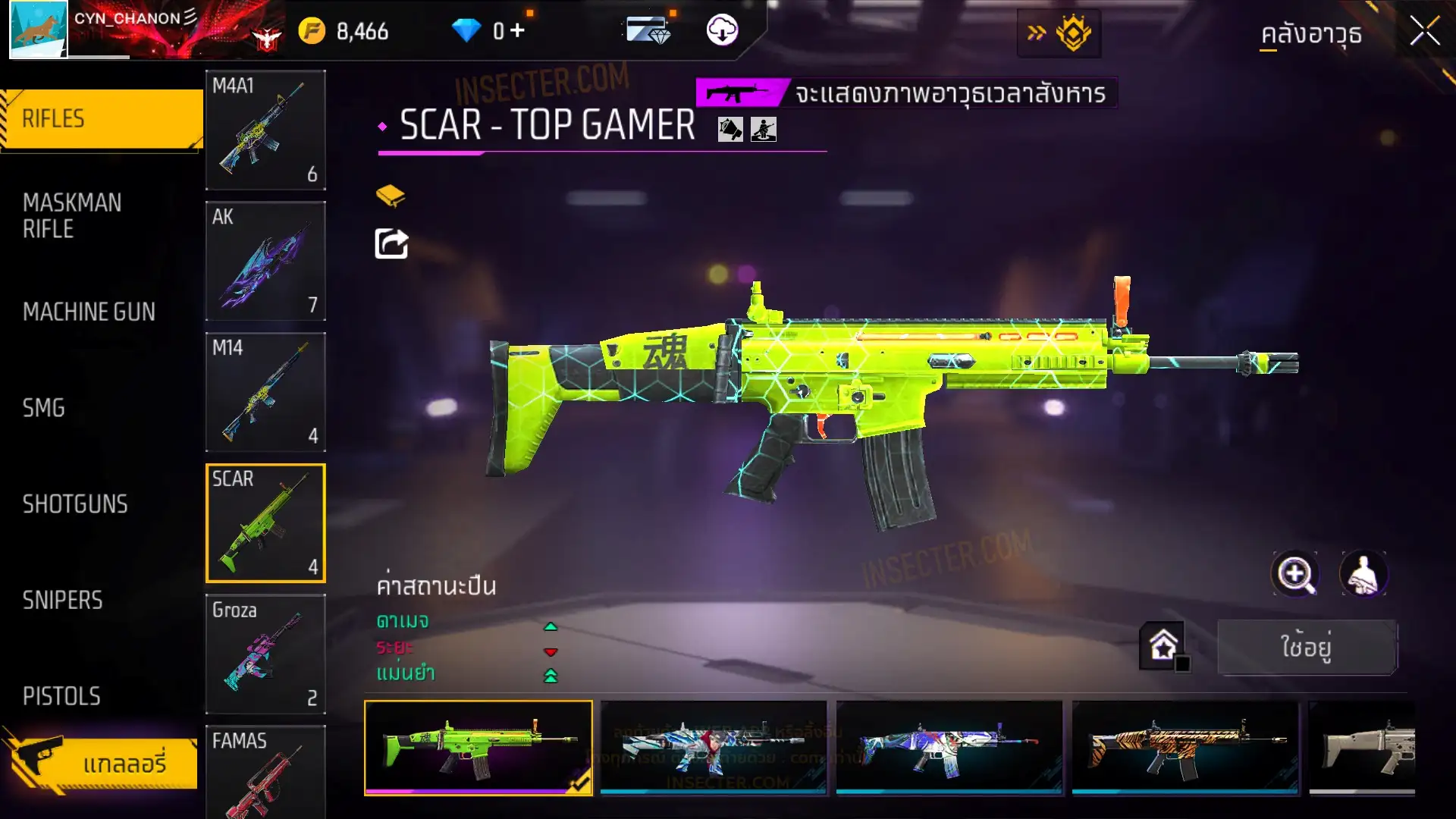The image size is (1456, 819).
Task: Select the tiger-stripe SCAR skin thumbnail
Action: [x=1185, y=747]
